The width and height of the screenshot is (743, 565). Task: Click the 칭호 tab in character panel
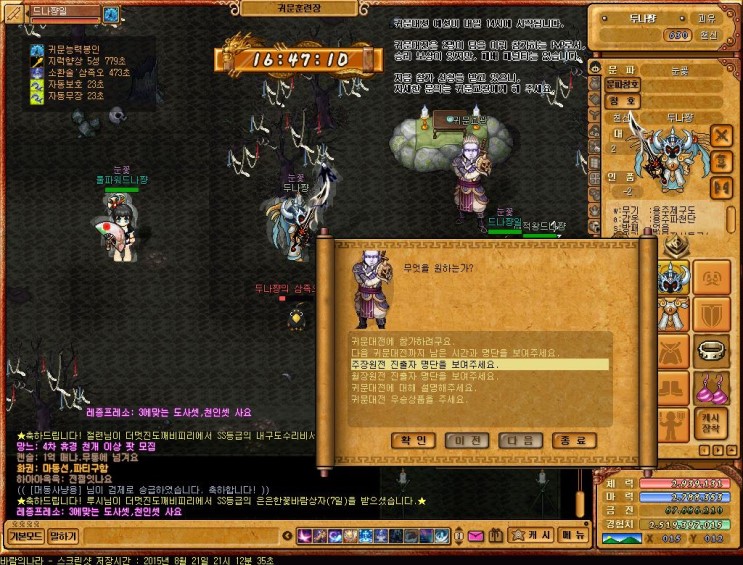[621, 100]
